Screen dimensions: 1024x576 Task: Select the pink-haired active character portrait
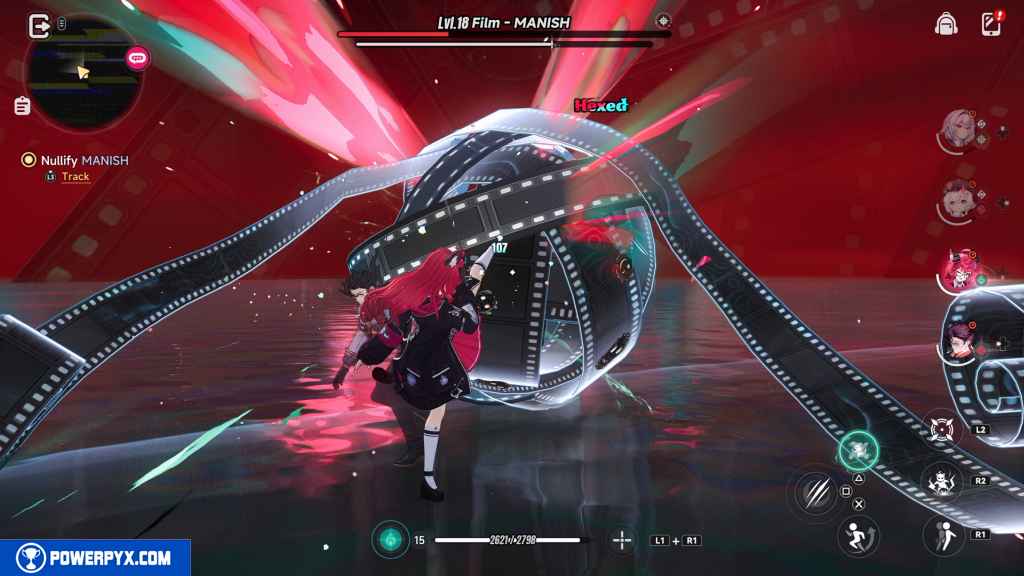[960, 269]
